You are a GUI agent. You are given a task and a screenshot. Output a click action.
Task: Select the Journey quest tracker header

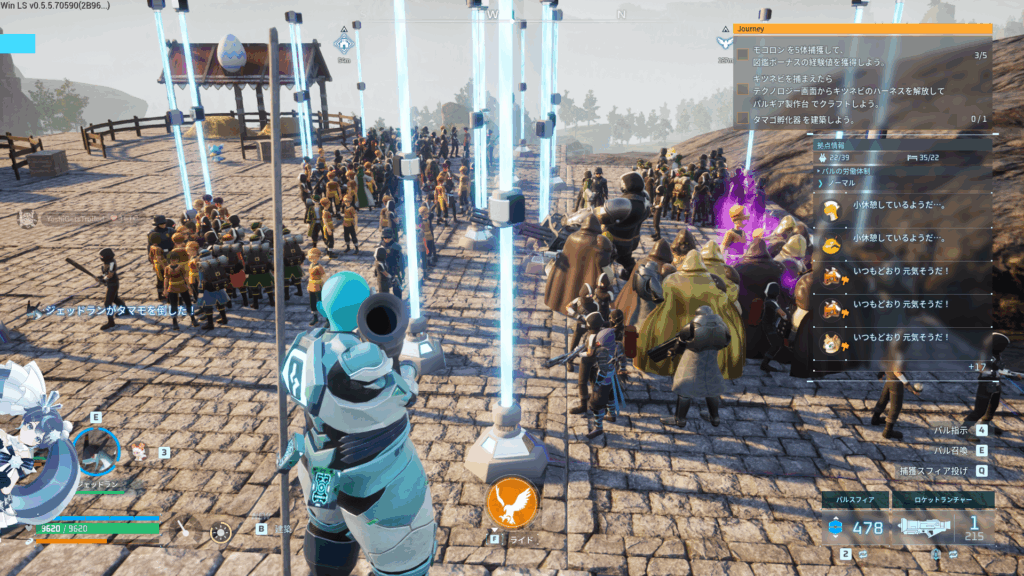tap(862, 29)
